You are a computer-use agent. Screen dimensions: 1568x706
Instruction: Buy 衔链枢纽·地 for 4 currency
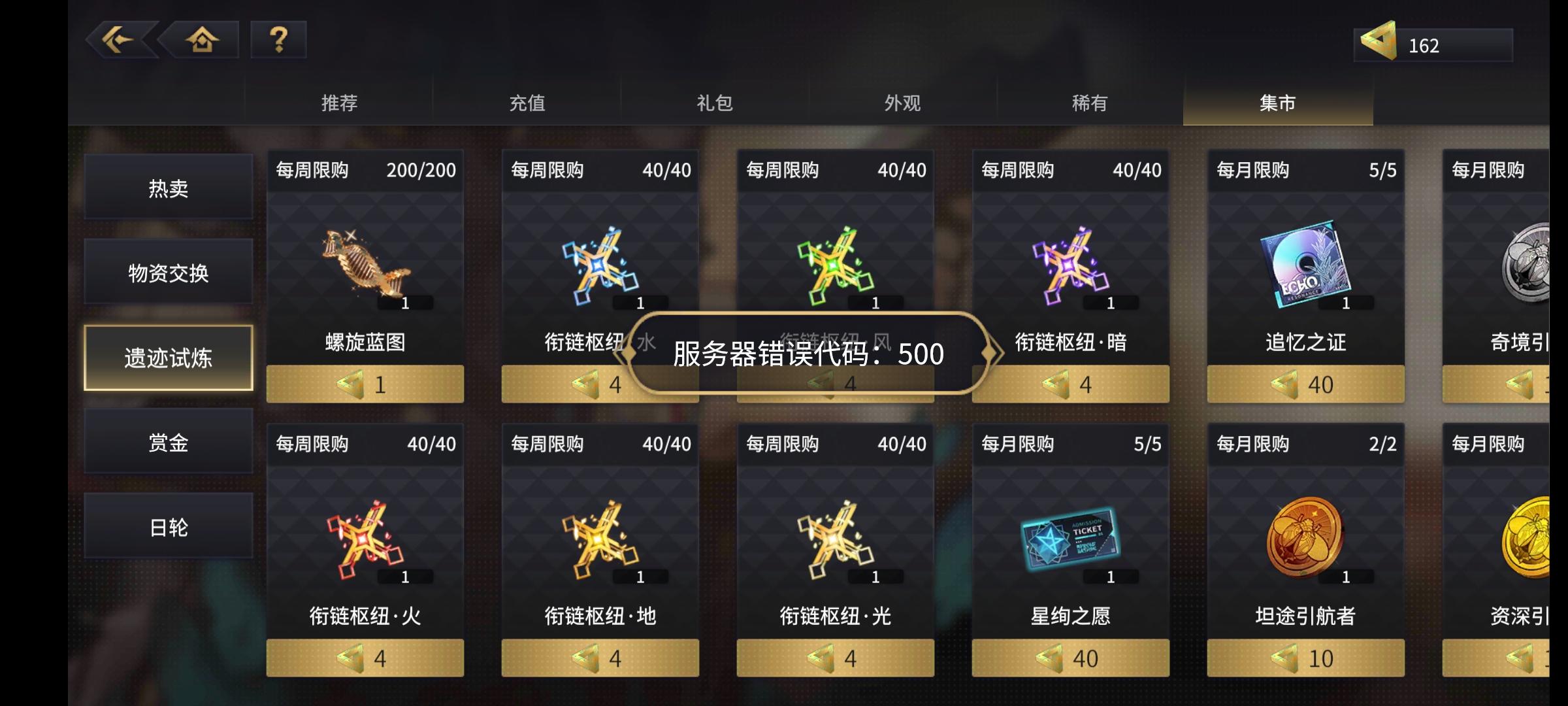[x=599, y=658]
